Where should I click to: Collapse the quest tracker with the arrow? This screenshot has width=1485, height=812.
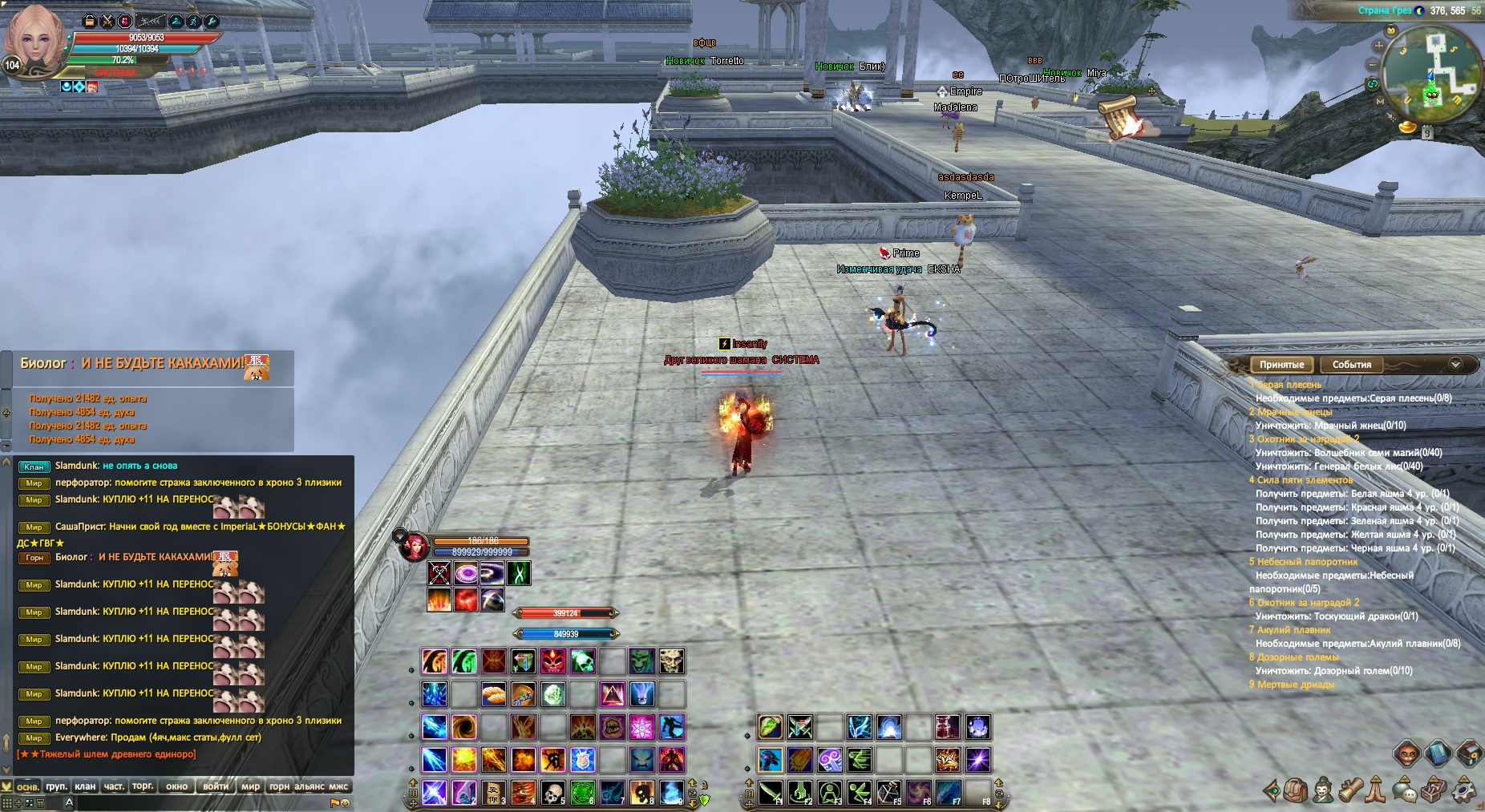click(x=1455, y=365)
